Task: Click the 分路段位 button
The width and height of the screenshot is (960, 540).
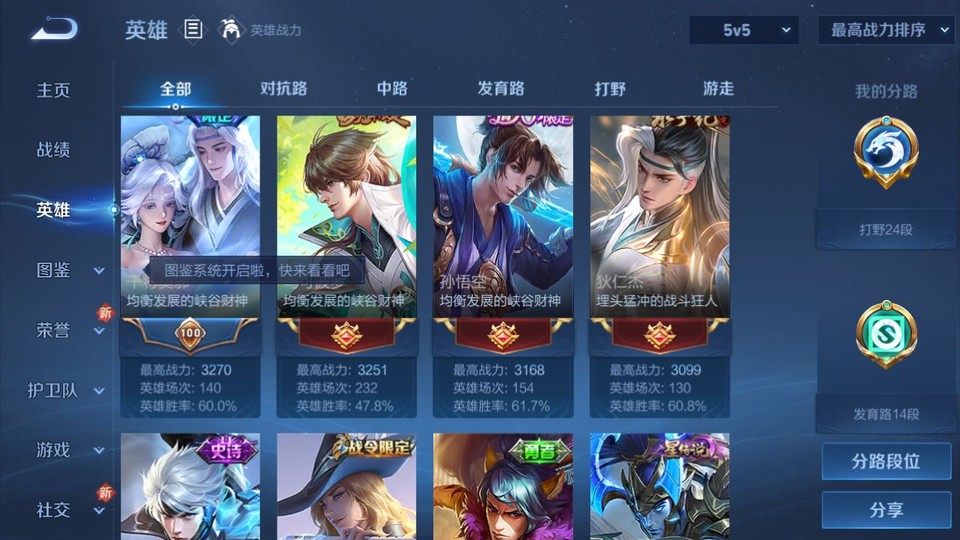Action: point(886,462)
